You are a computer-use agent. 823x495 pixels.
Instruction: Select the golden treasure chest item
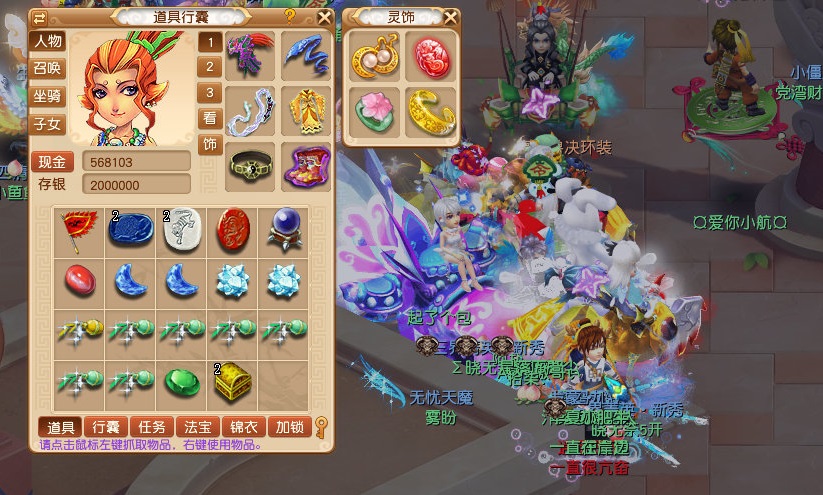234,381
